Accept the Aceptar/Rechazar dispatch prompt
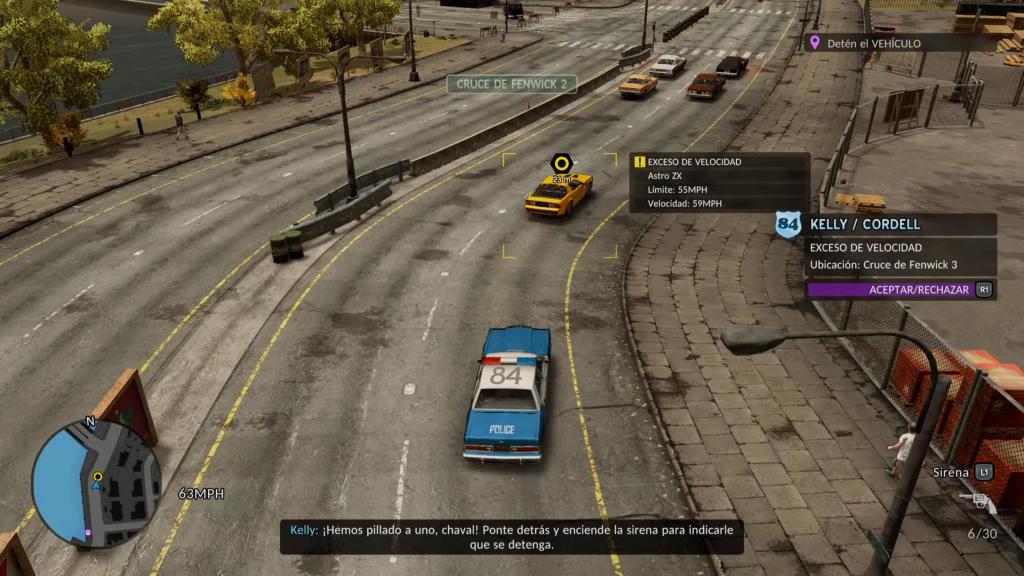The width and height of the screenshot is (1024, 576). click(901, 290)
